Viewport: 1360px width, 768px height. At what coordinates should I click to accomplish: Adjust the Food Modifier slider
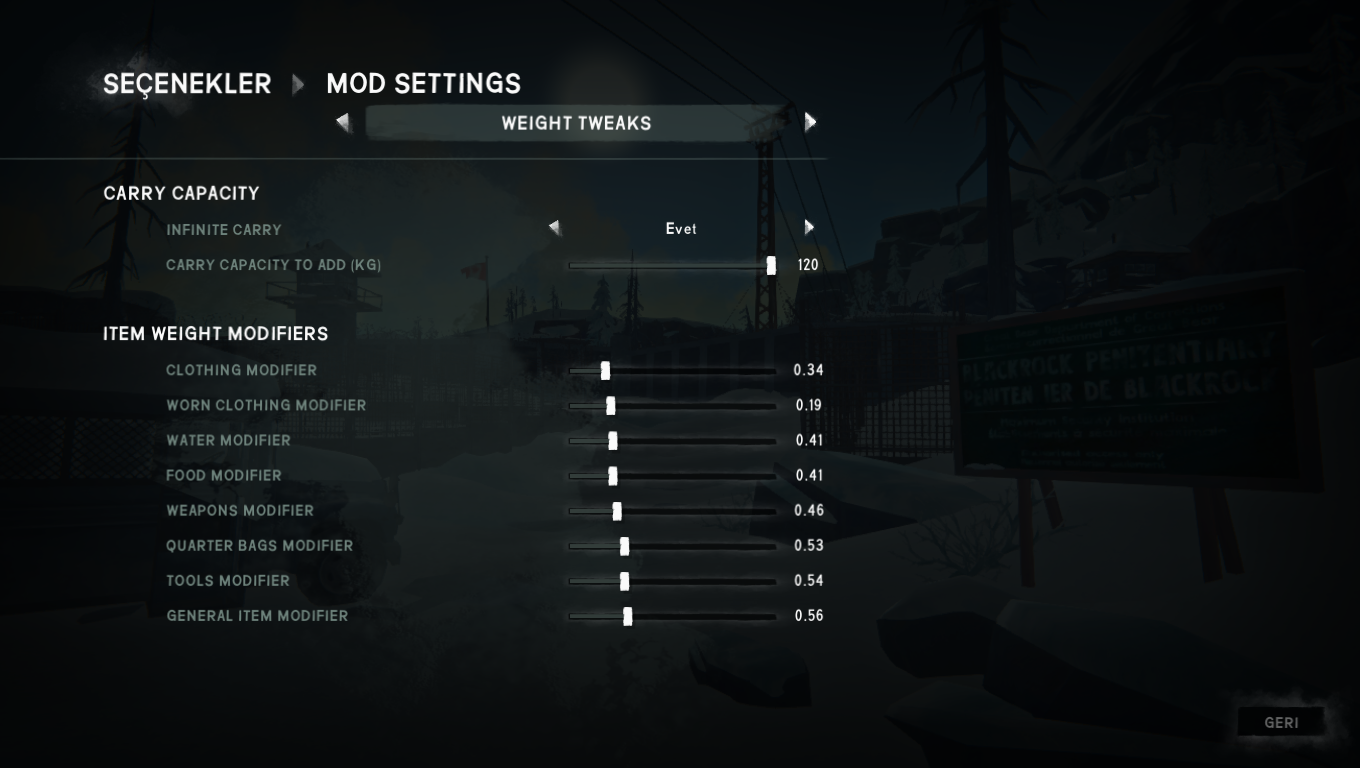pos(613,476)
